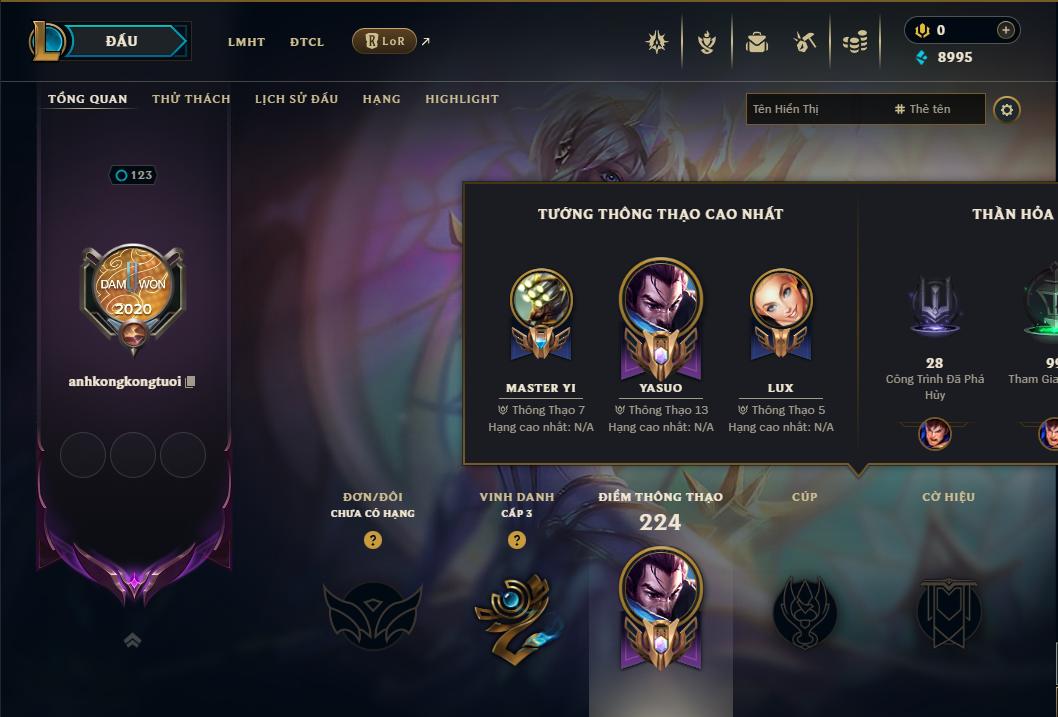The height and width of the screenshot is (717, 1058).
Task: View the VINH DANH honor emblem
Action: (516, 615)
